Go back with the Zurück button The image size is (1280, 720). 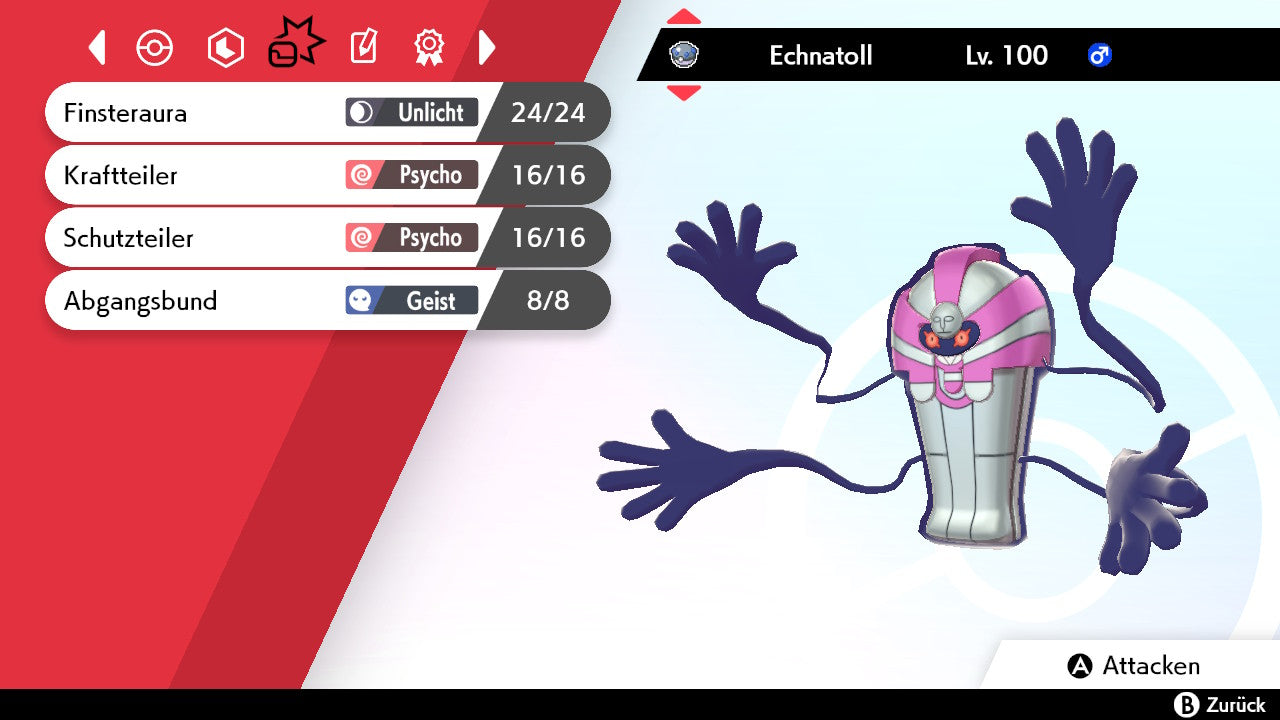[1219, 705]
